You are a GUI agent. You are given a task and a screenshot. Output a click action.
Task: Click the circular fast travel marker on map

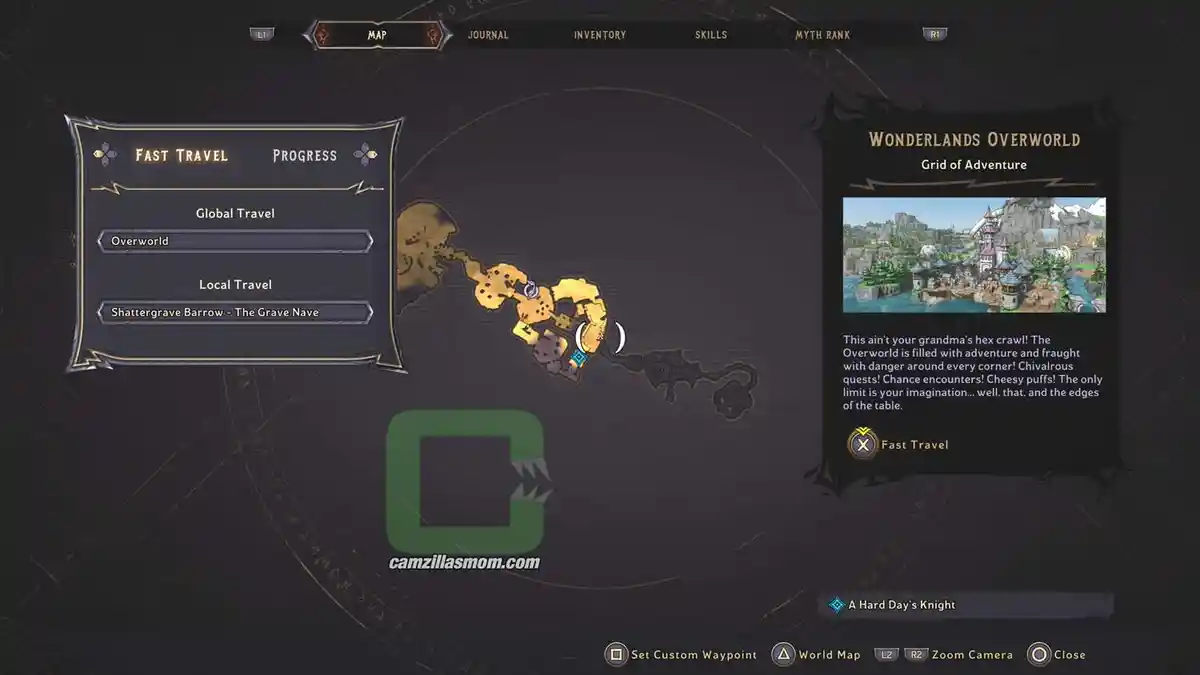point(532,290)
